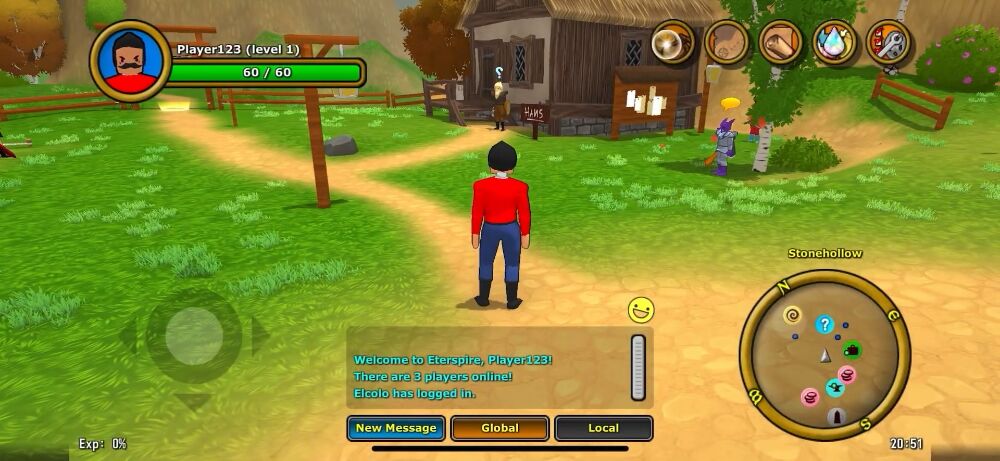Click the Player123 mustached portrait
The height and width of the screenshot is (461, 1000).
[129, 61]
